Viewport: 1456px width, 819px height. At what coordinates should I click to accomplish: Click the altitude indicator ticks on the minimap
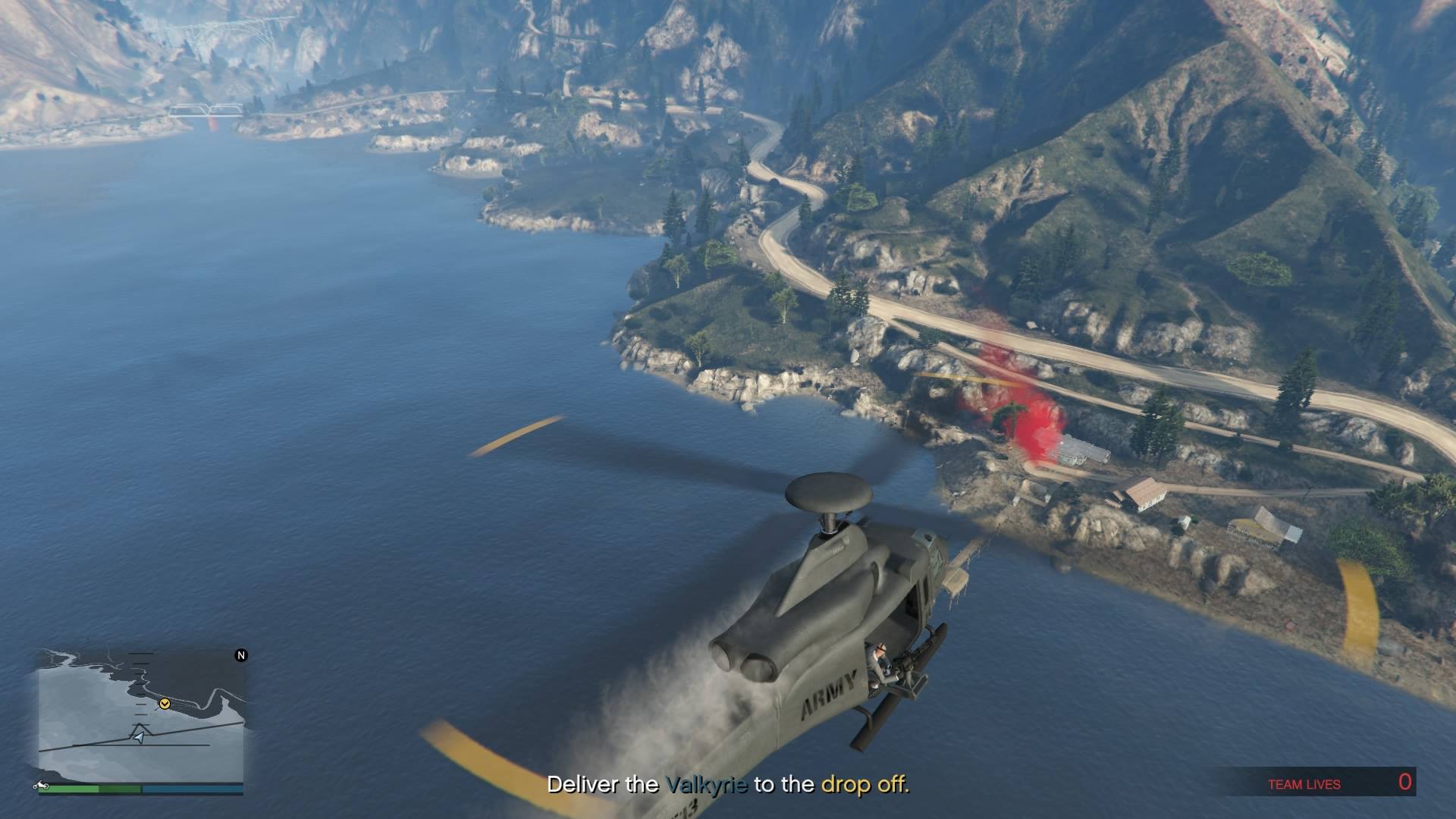[140, 688]
